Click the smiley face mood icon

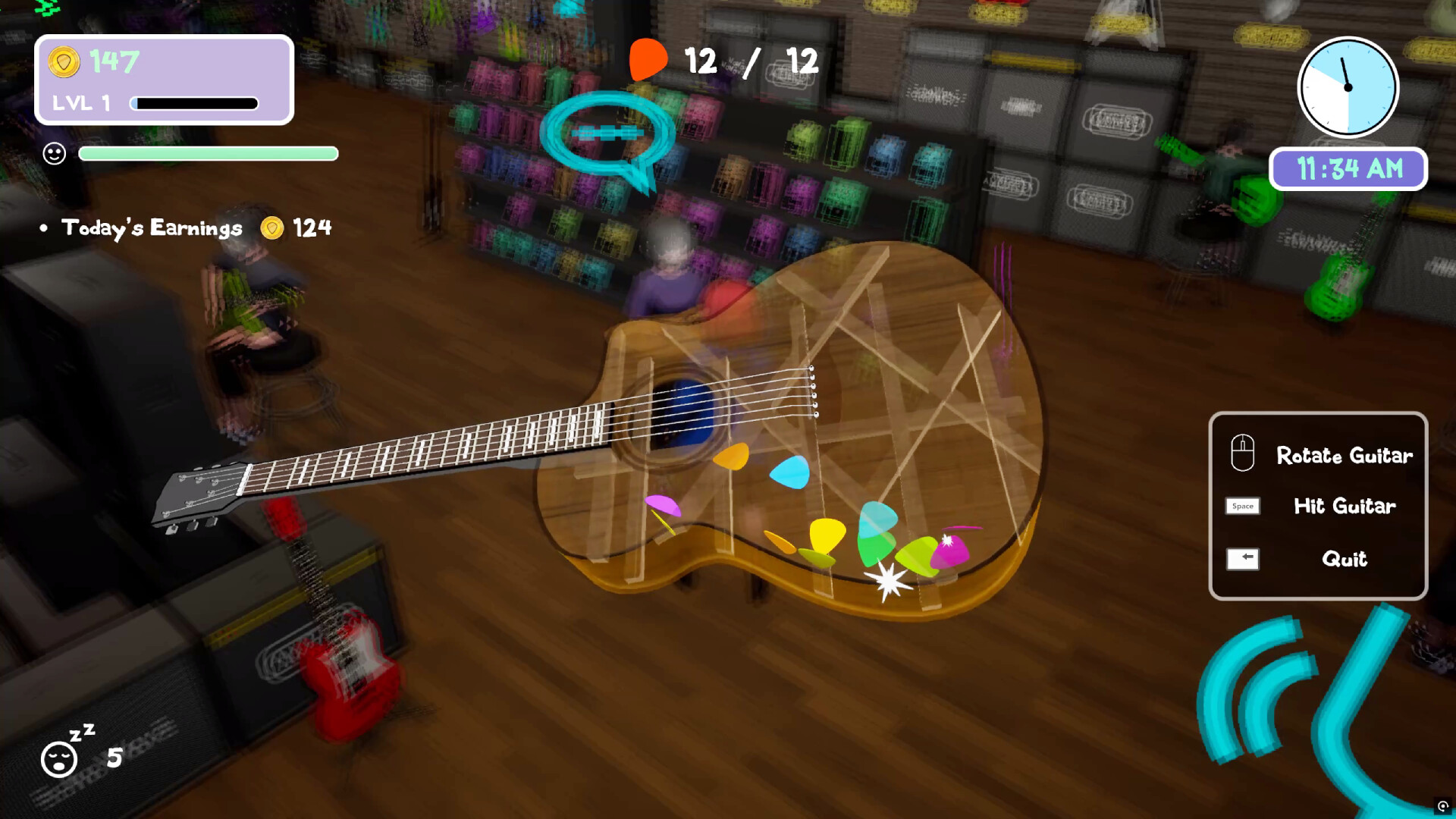pos(54,153)
